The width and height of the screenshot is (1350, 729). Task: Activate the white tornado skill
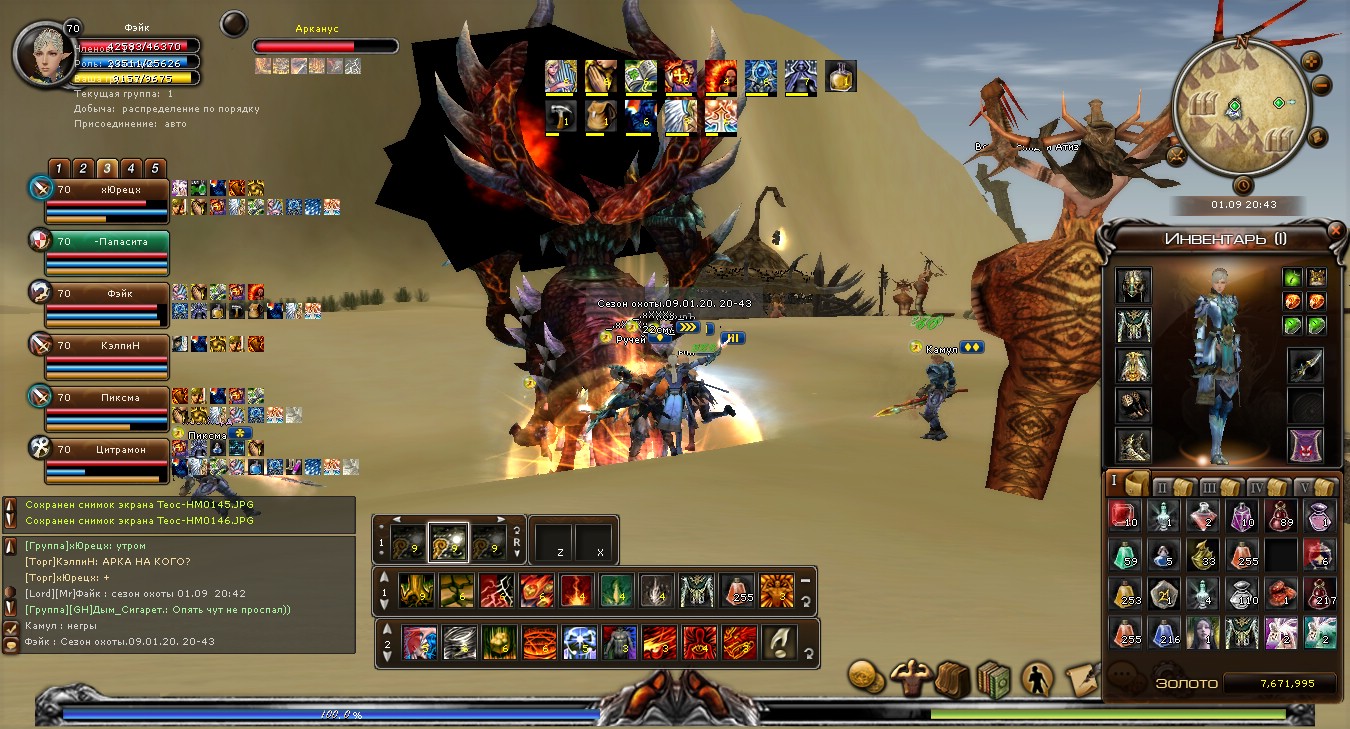point(457,642)
